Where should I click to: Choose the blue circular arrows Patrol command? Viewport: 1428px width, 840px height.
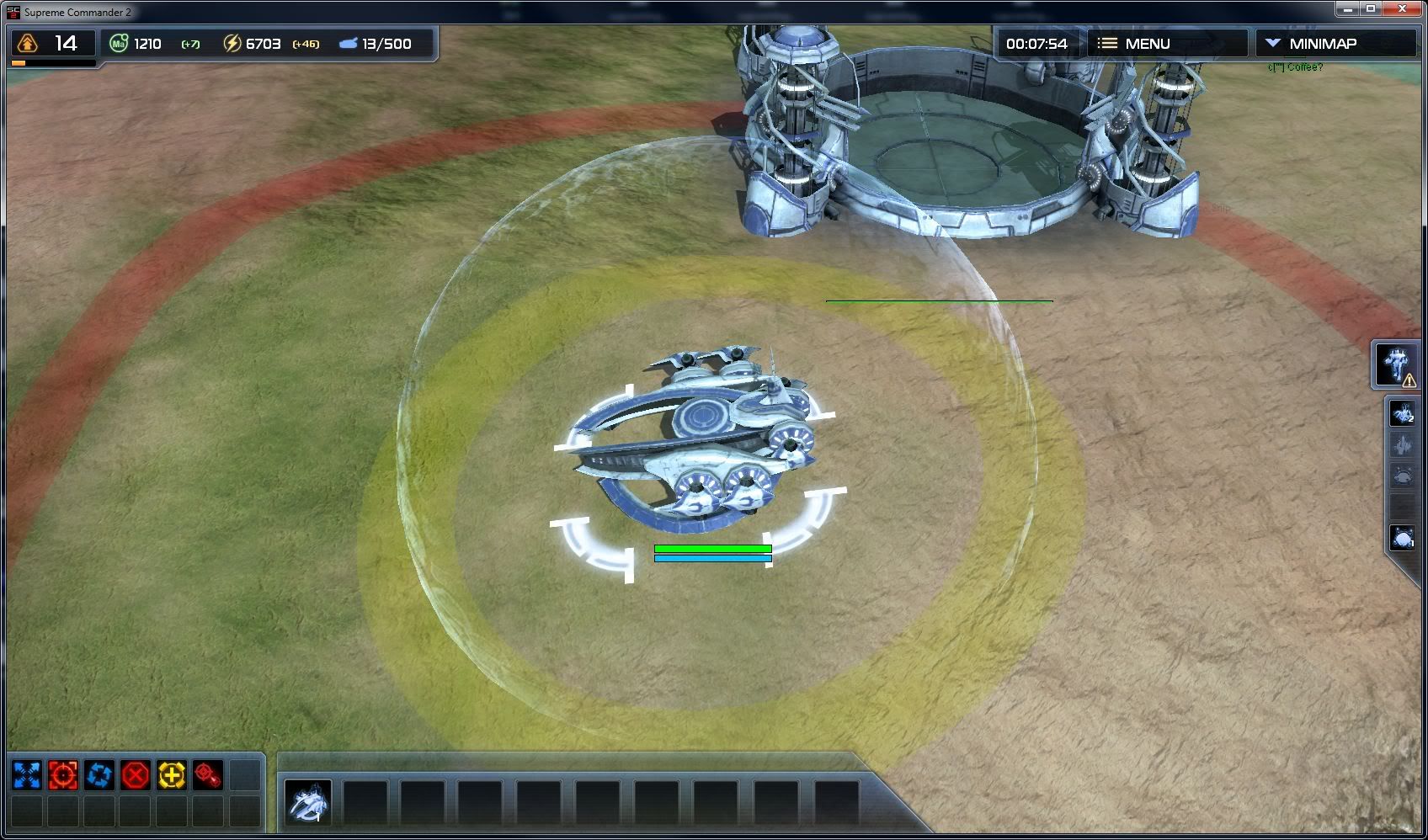click(x=99, y=775)
